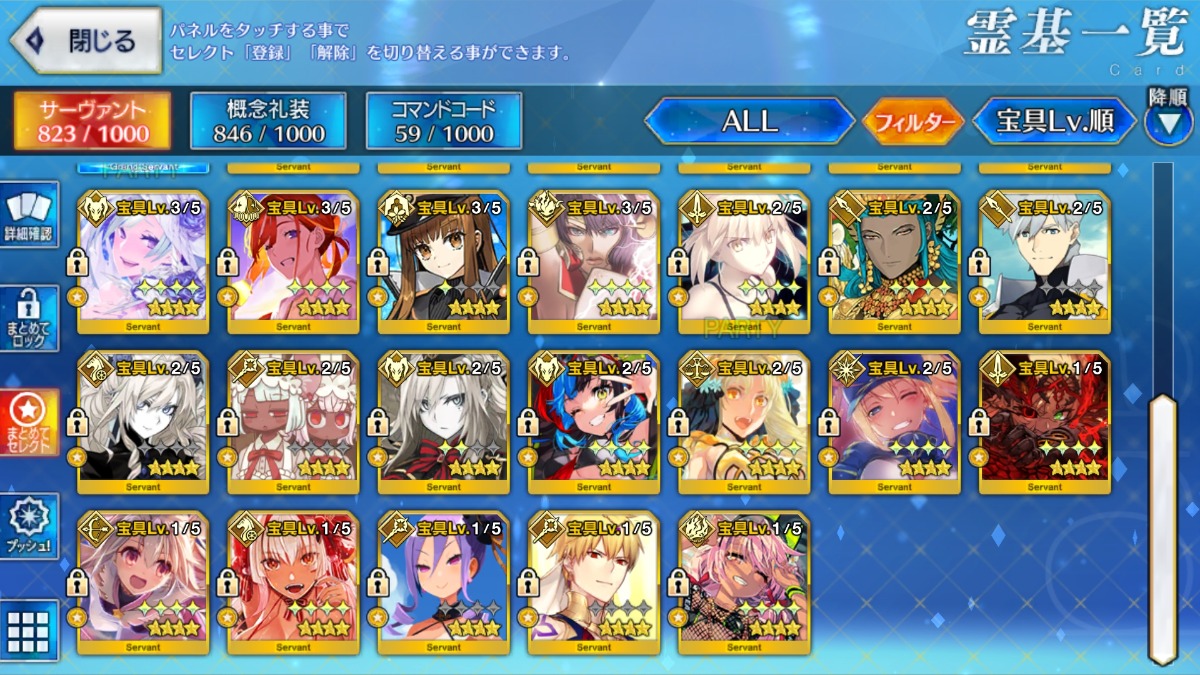Show the コマンドコード tab

(x=444, y=122)
